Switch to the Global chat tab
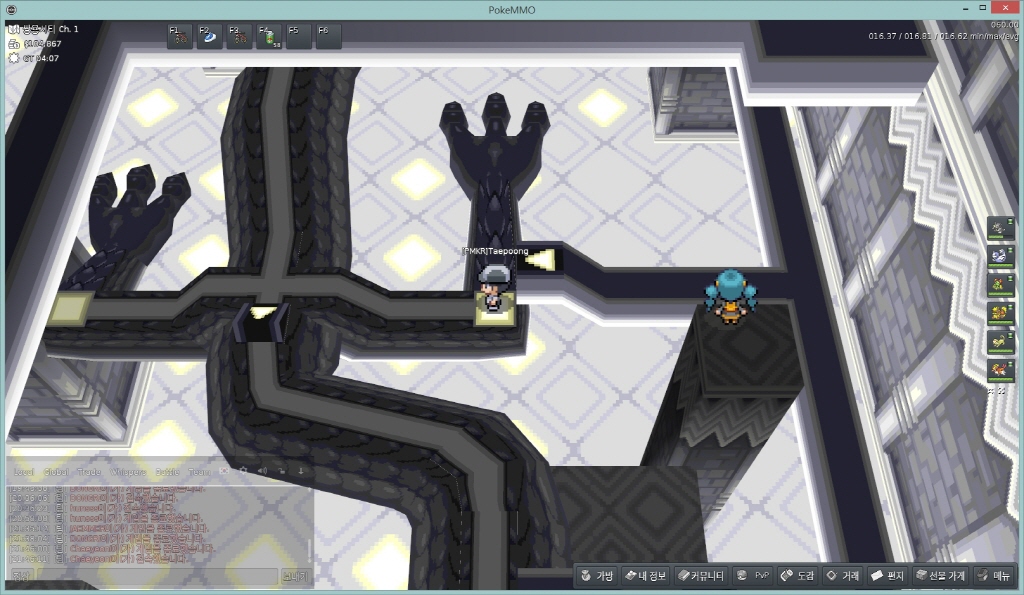This screenshot has width=1024, height=595. 57,471
